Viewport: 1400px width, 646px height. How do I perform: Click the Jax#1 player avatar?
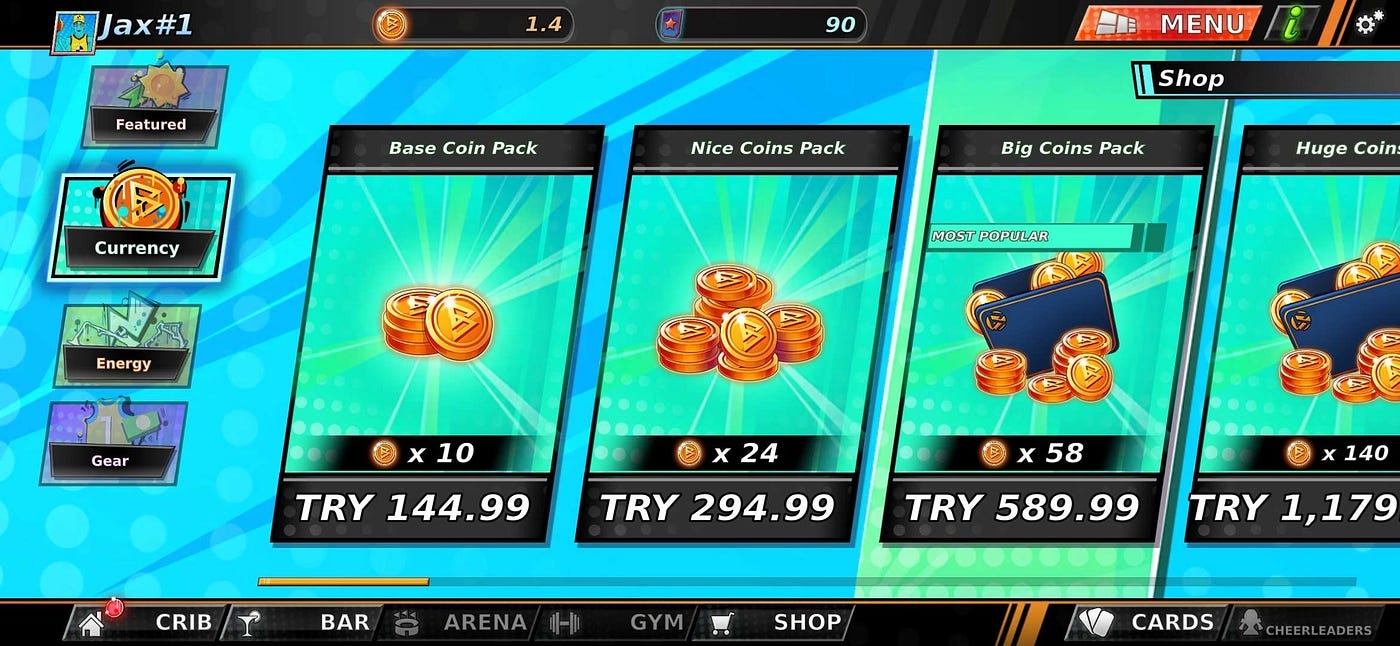tap(73, 27)
